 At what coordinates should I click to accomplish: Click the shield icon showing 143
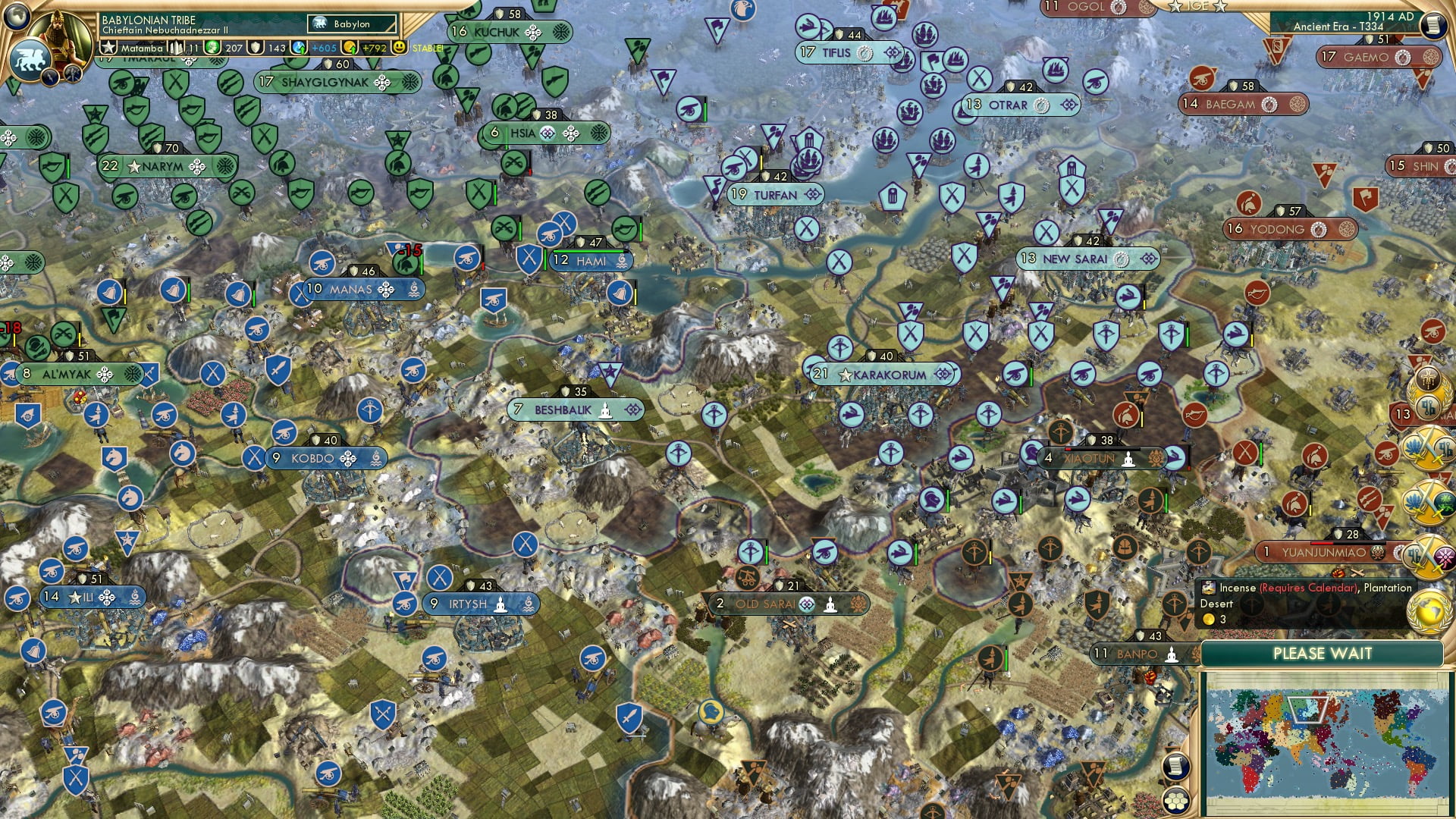256,47
